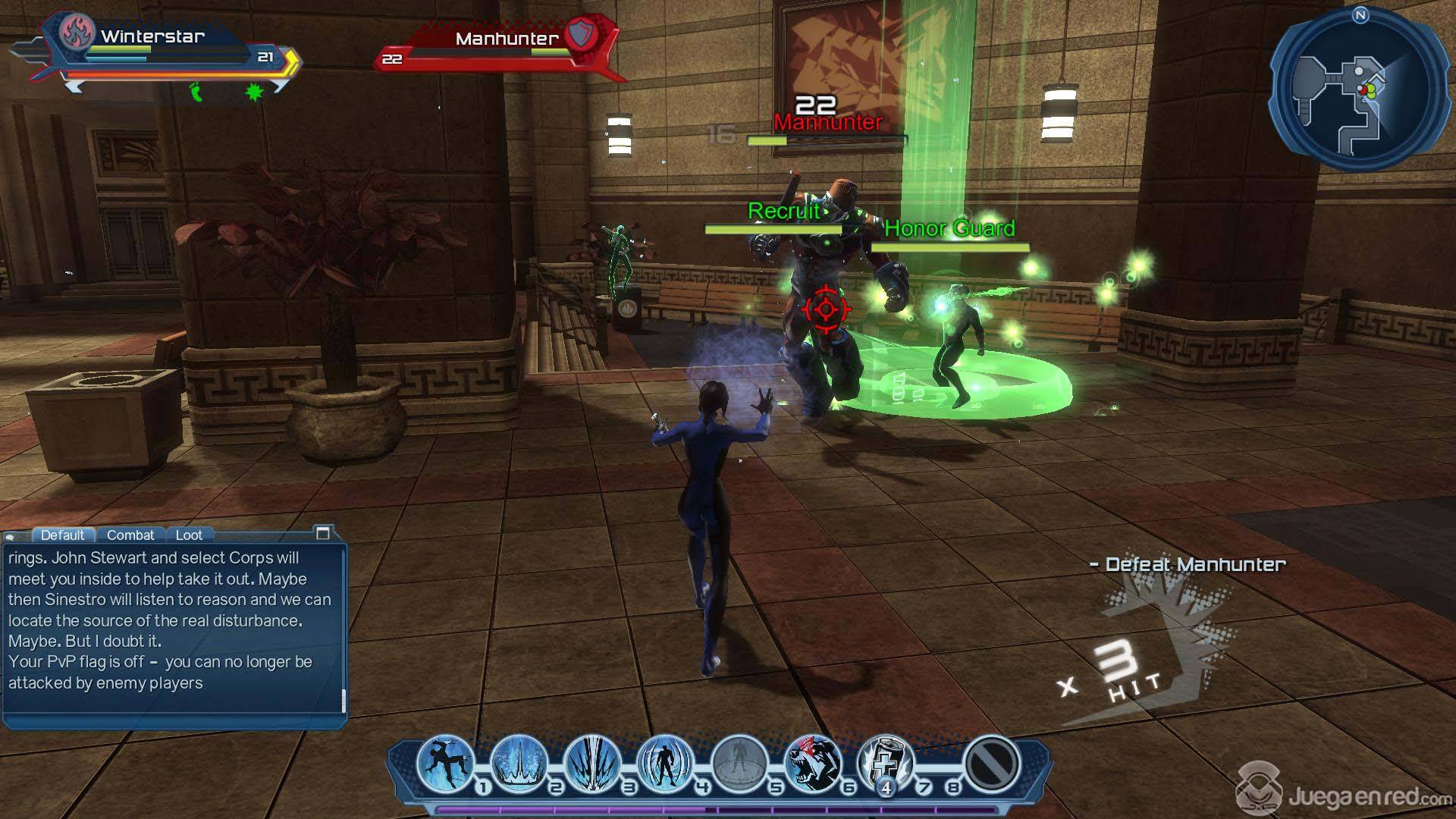Select the greyed-out figure ability in slot 5

(739, 763)
